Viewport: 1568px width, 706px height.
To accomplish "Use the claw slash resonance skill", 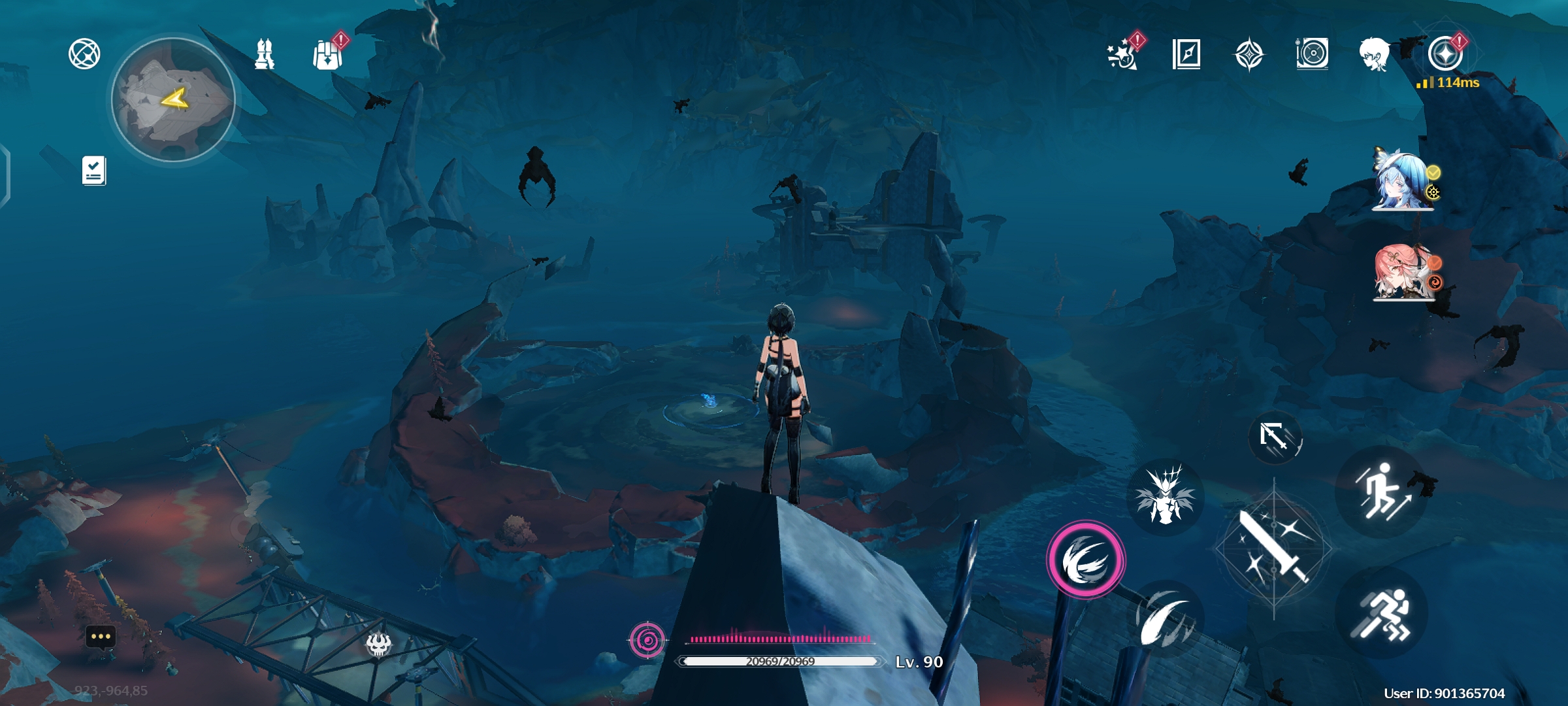I will click(1167, 618).
